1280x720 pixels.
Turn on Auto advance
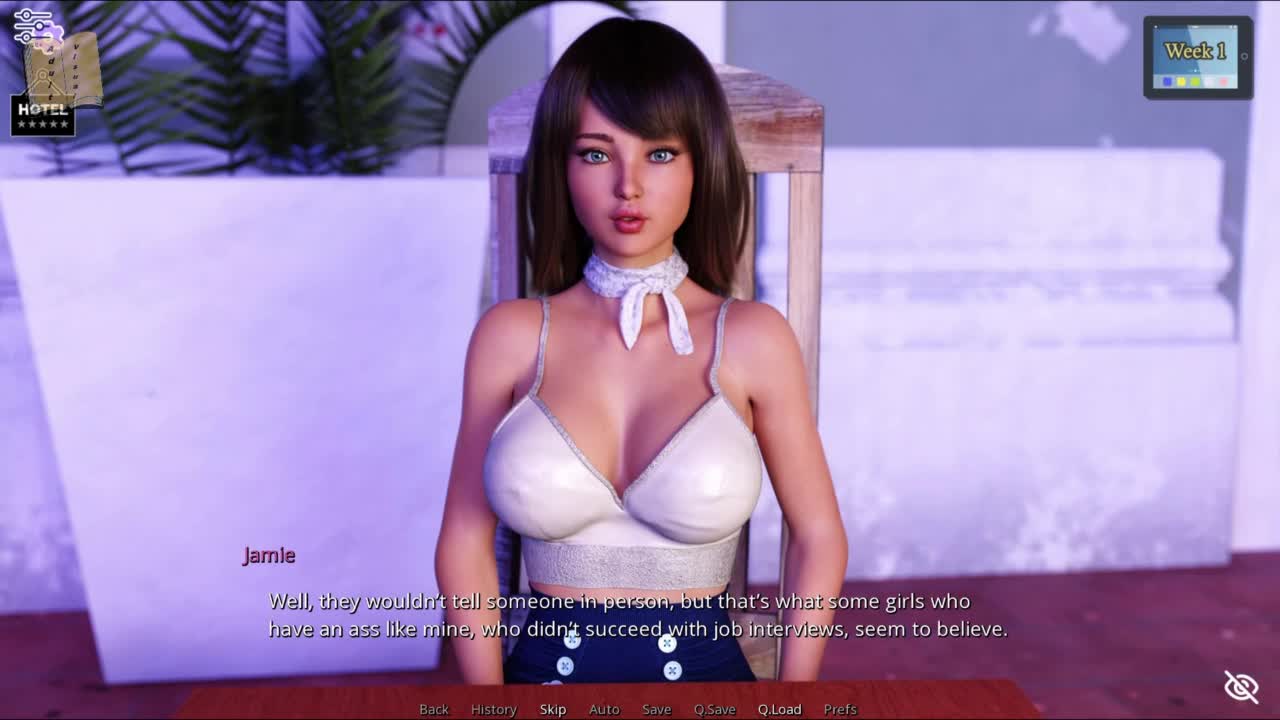[x=604, y=709]
